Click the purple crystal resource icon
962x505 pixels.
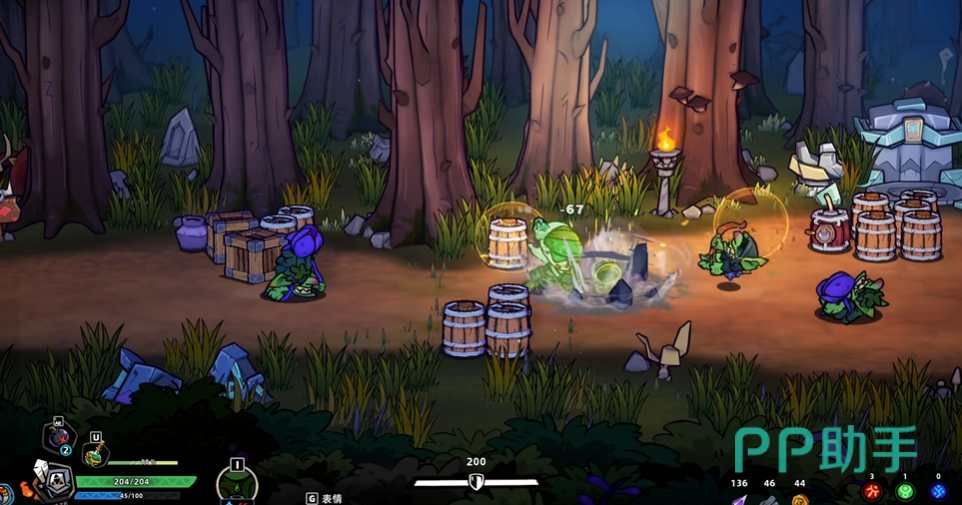(740, 498)
